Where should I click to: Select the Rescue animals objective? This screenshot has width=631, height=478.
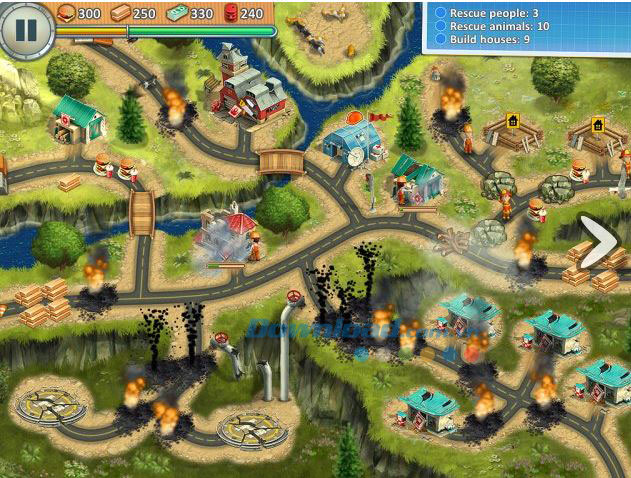point(497,26)
